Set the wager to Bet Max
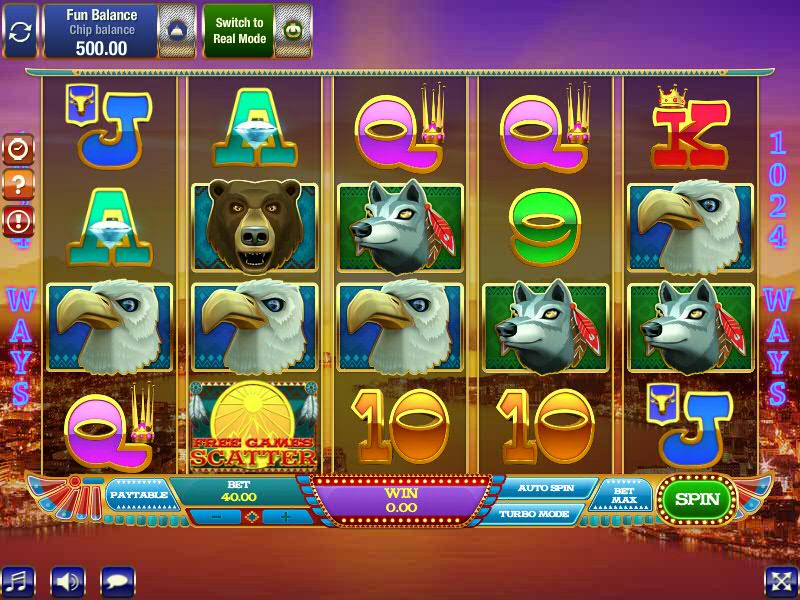 623,496
